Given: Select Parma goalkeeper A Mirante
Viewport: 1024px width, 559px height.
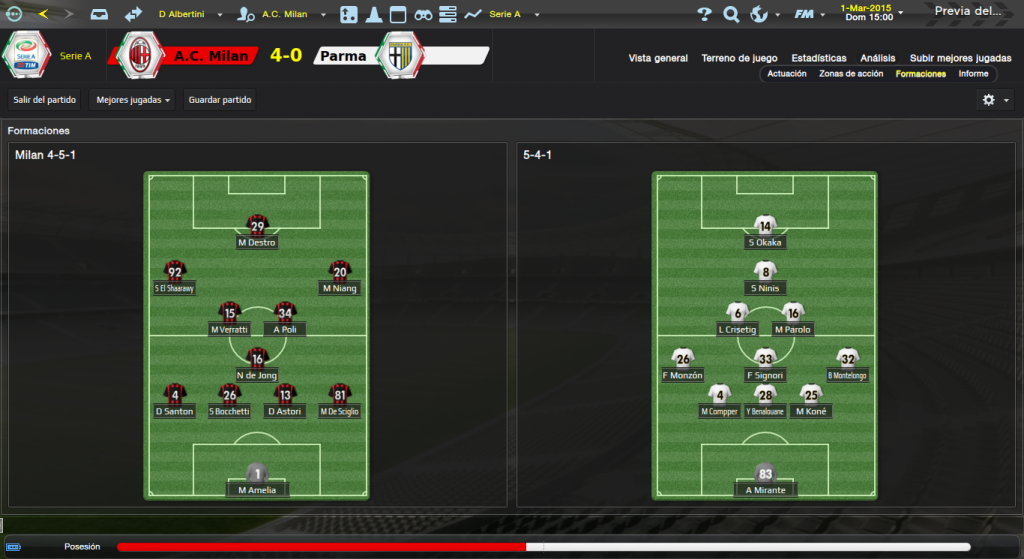Looking at the screenshot, I should (x=765, y=481).
